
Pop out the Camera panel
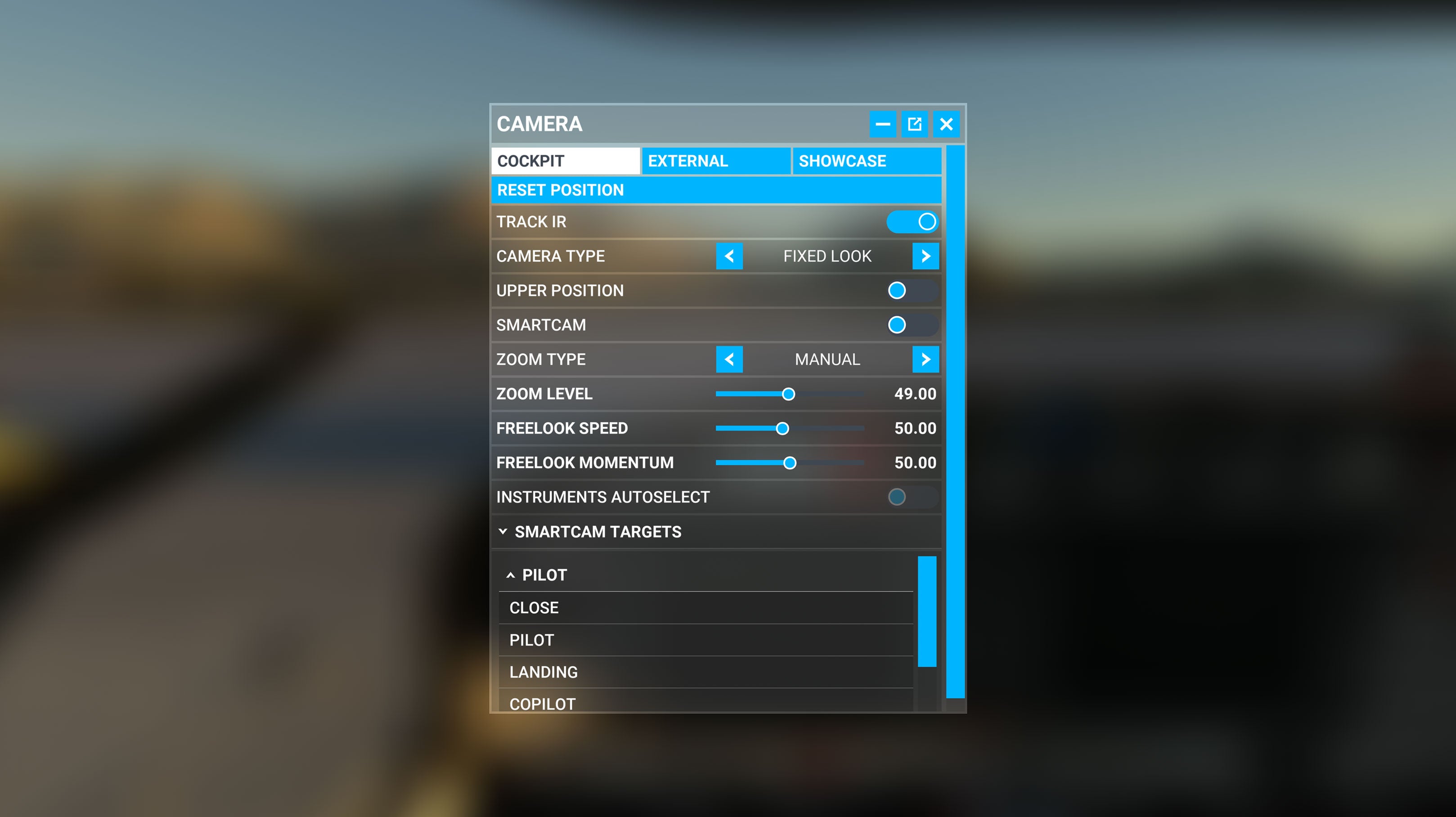[914, 124]
